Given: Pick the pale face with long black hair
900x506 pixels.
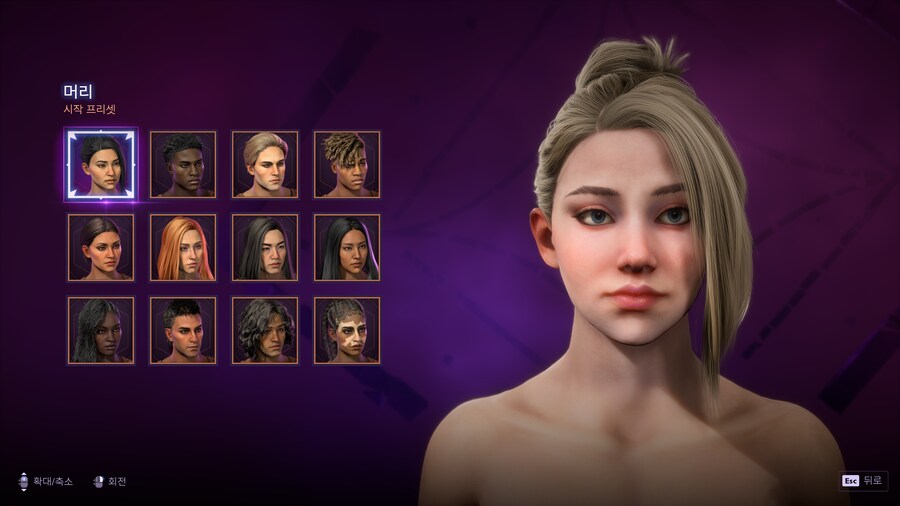Looking at the screenshot, I should click(x=265, y=247).
